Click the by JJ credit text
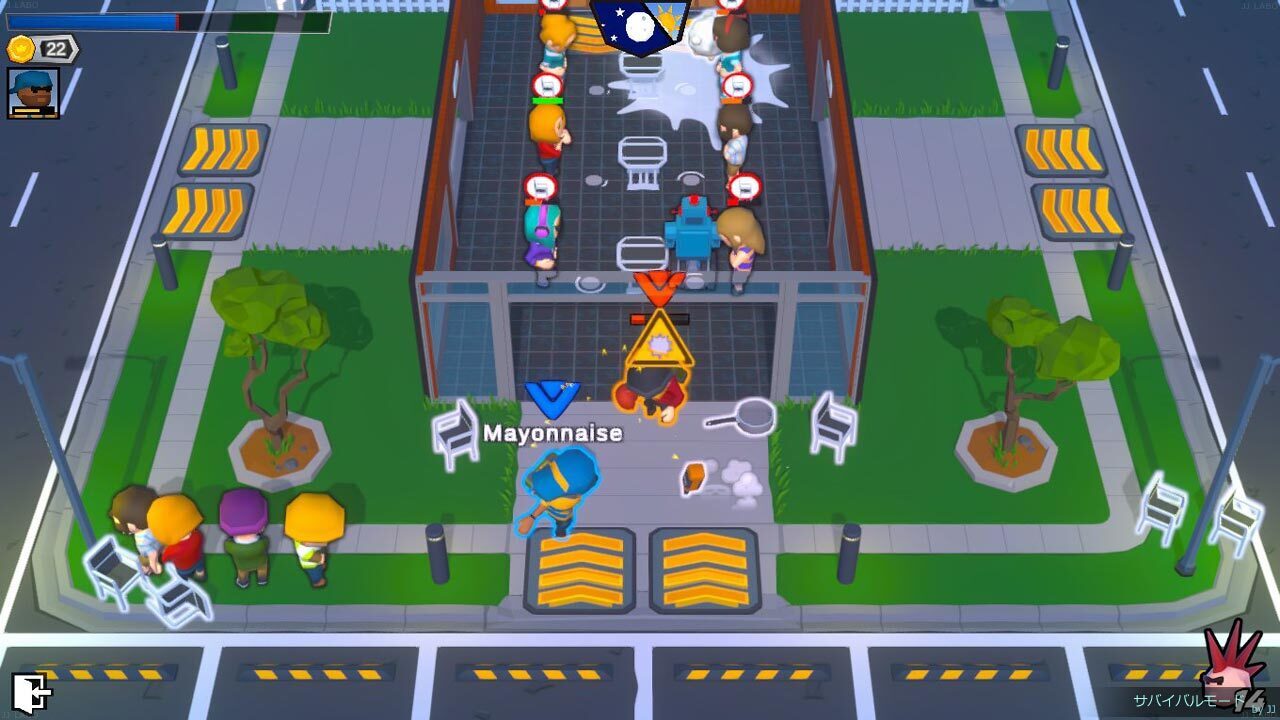The height and width of the screenshot is (720, 1280). [x=1260, y=710]
